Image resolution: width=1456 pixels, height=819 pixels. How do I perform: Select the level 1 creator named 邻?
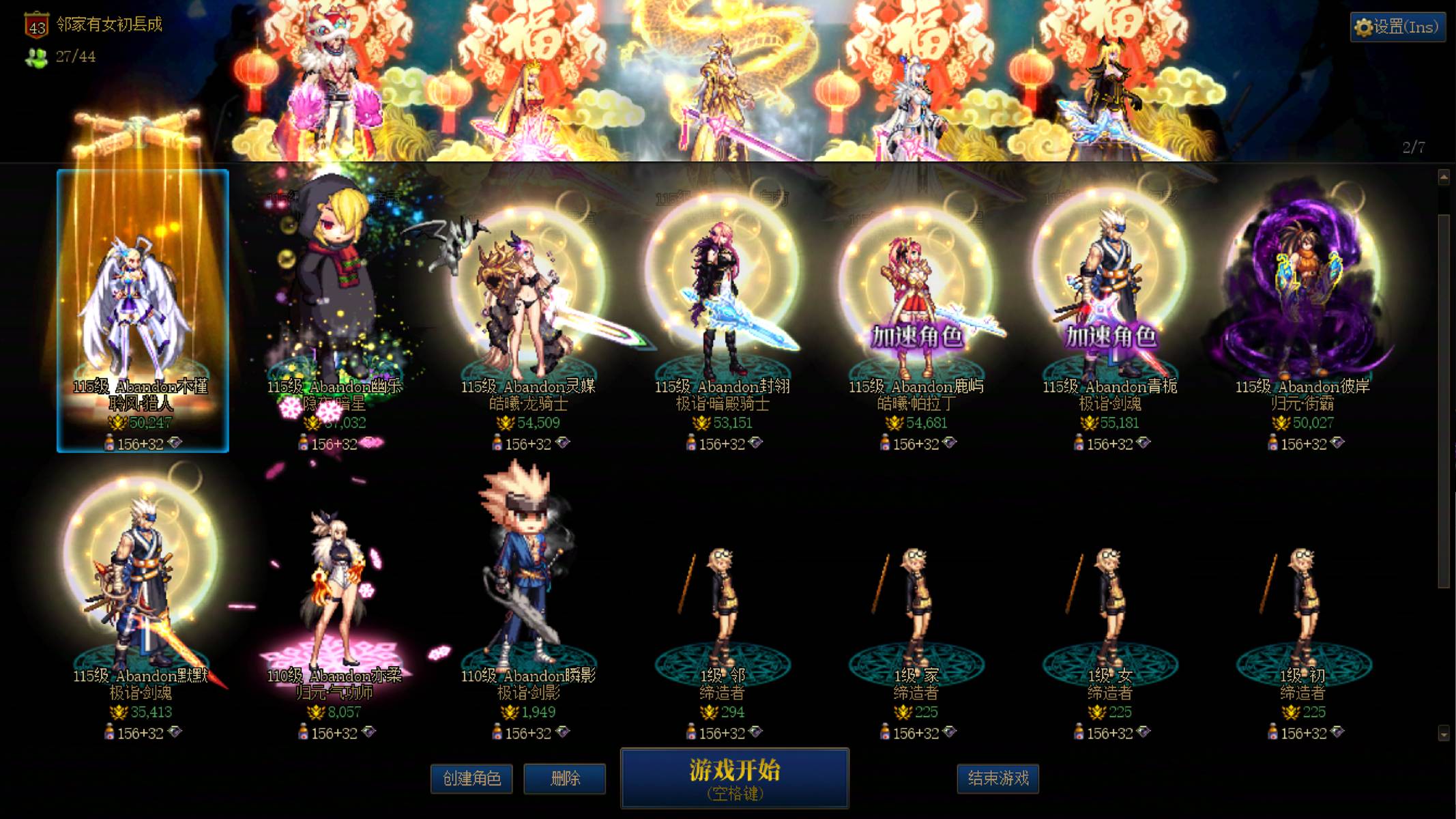[723, 601]
